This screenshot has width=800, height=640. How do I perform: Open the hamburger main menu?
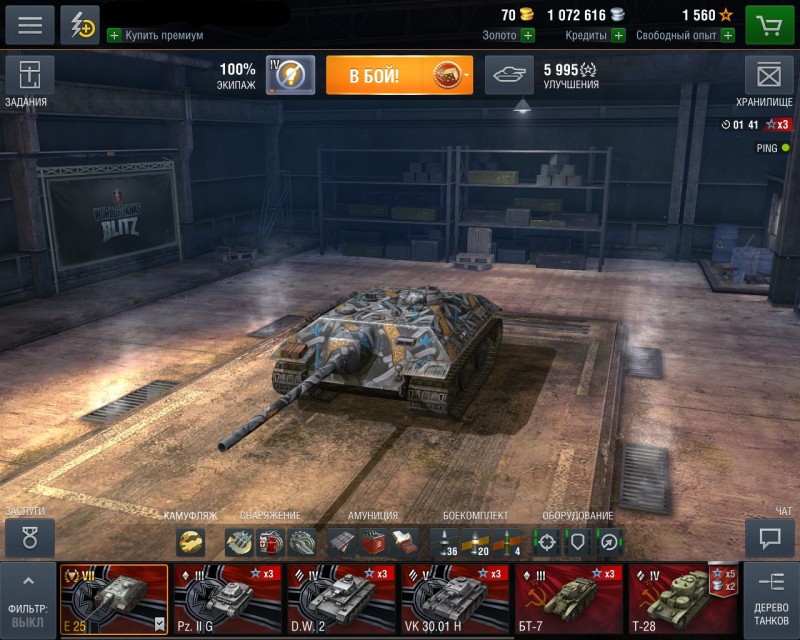click(x=29, y=25)
